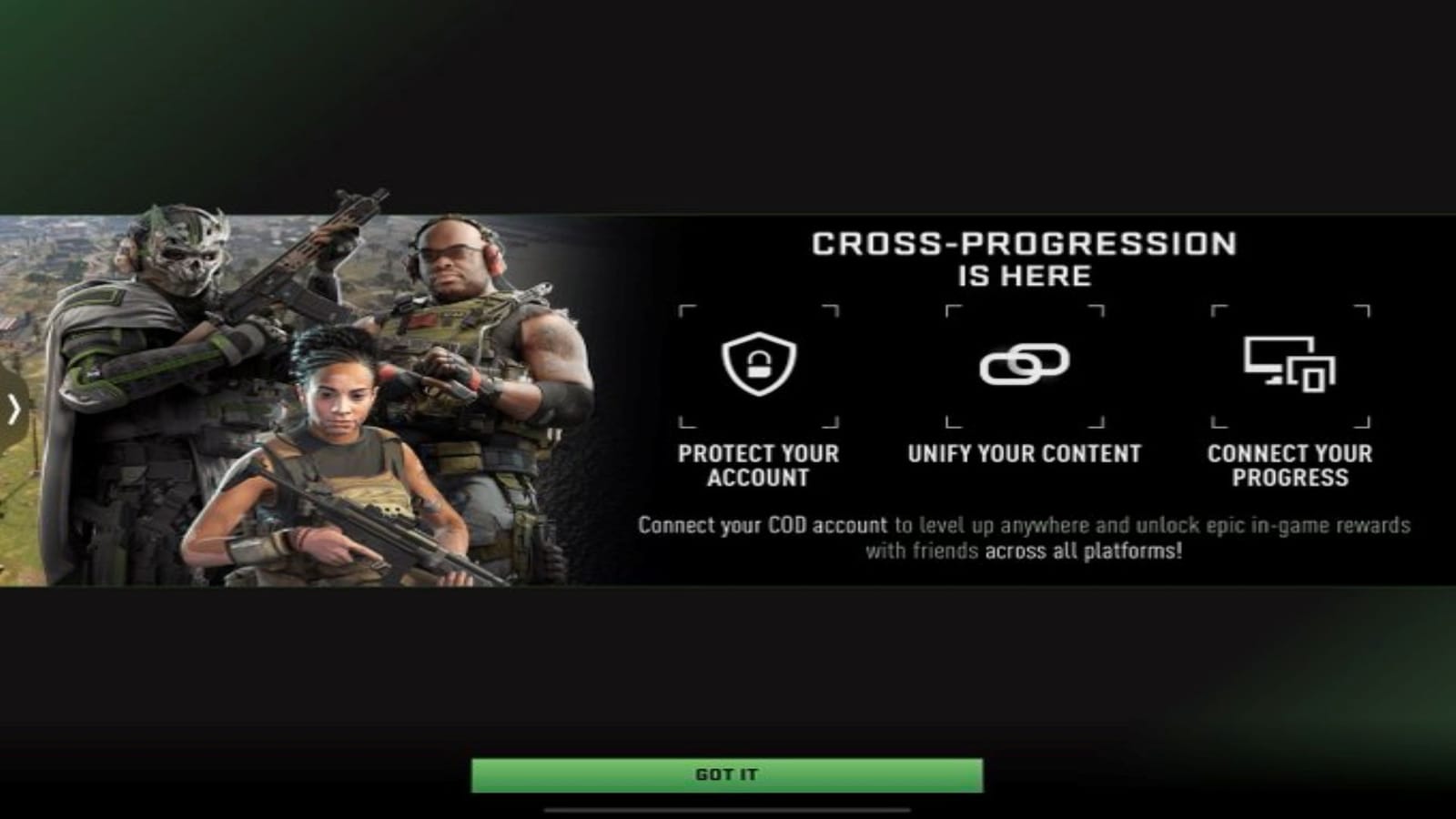Click the linked chains icon
The width and height of the screenshot is (1456, 819).
(1024, 364)
